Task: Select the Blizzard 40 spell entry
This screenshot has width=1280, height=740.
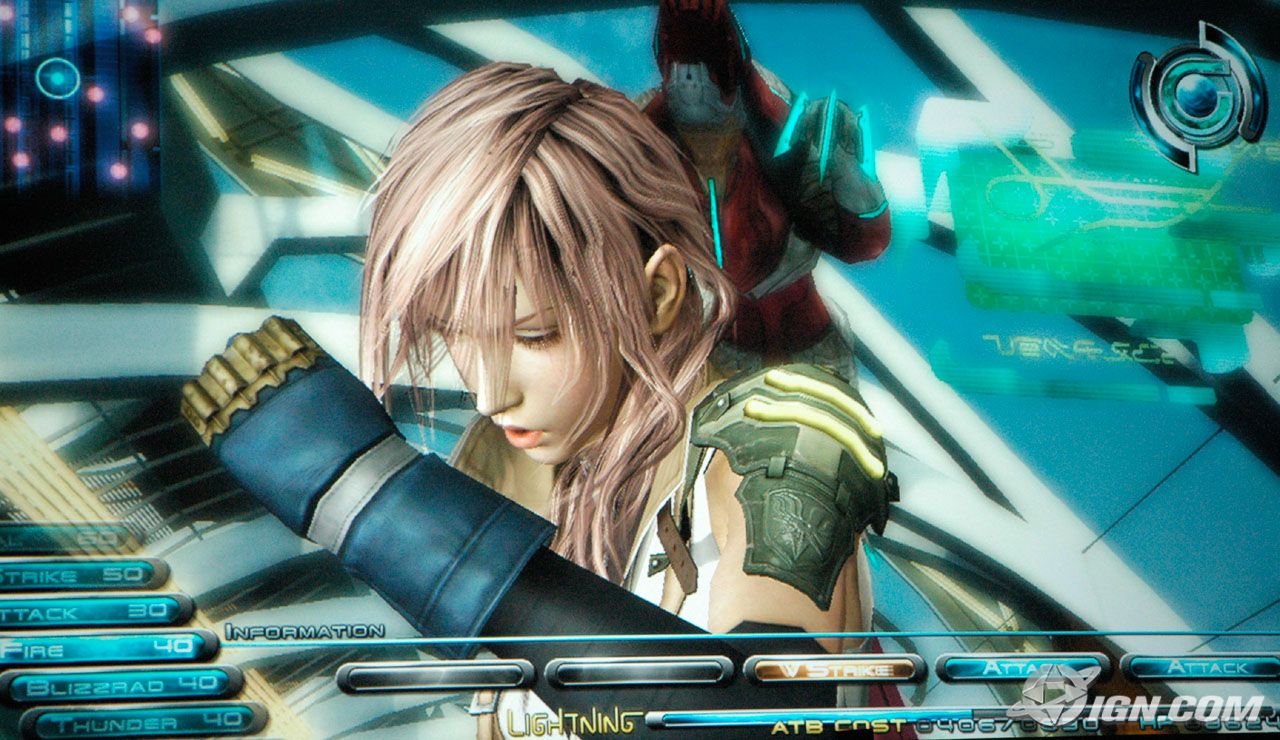Action: coord(120,686)
